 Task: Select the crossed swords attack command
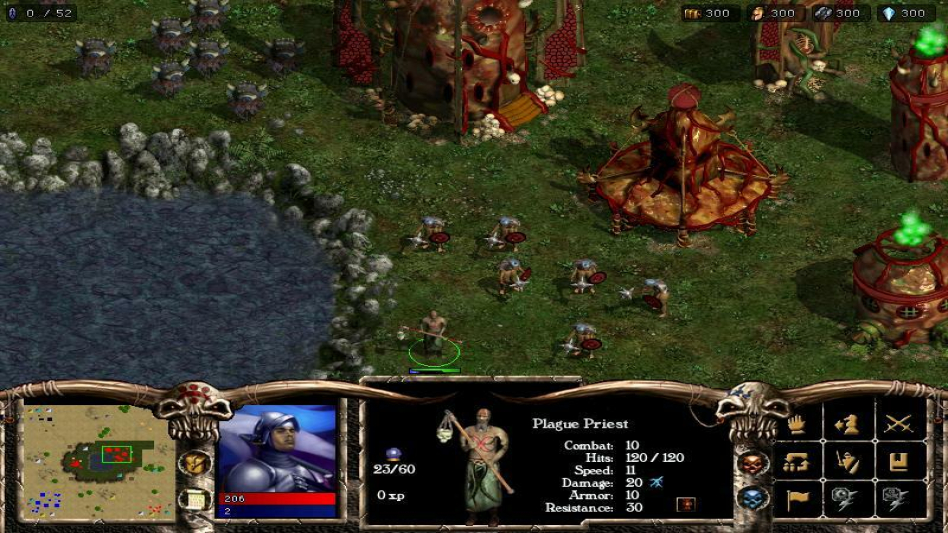(x=897, y=424)
